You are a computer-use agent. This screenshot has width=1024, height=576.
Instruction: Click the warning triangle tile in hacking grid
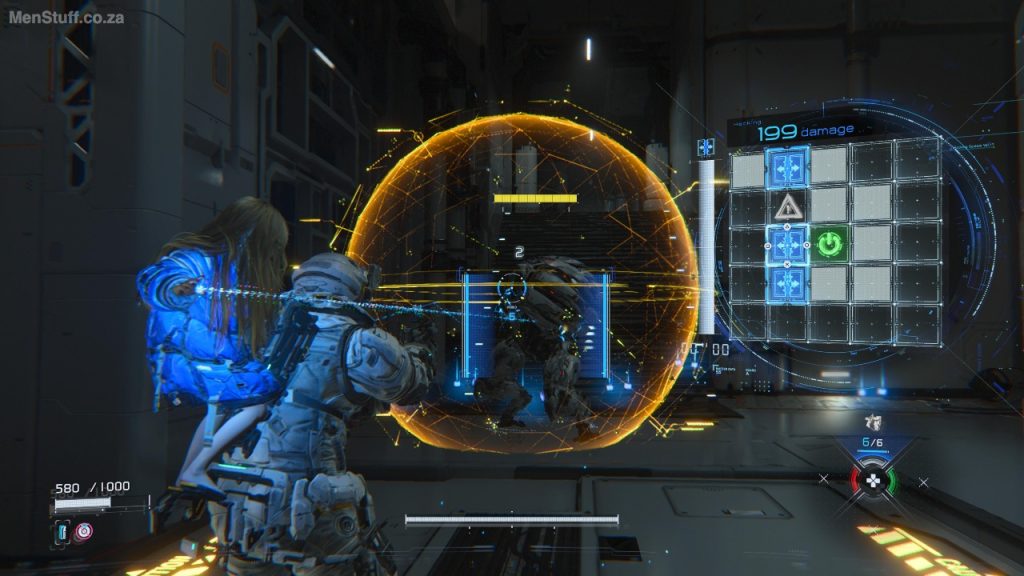point(787,207)
